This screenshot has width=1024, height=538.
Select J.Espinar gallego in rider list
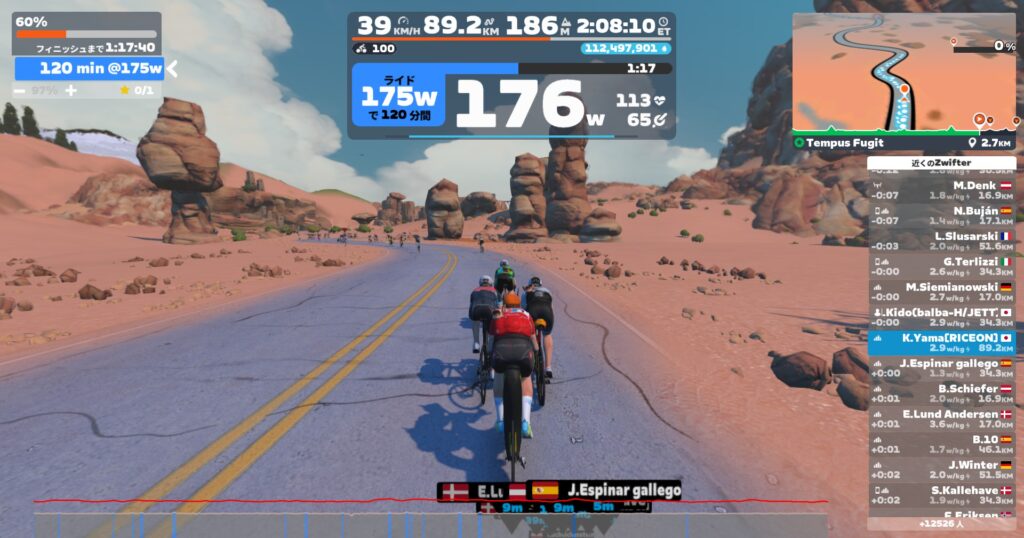point(941,368)
